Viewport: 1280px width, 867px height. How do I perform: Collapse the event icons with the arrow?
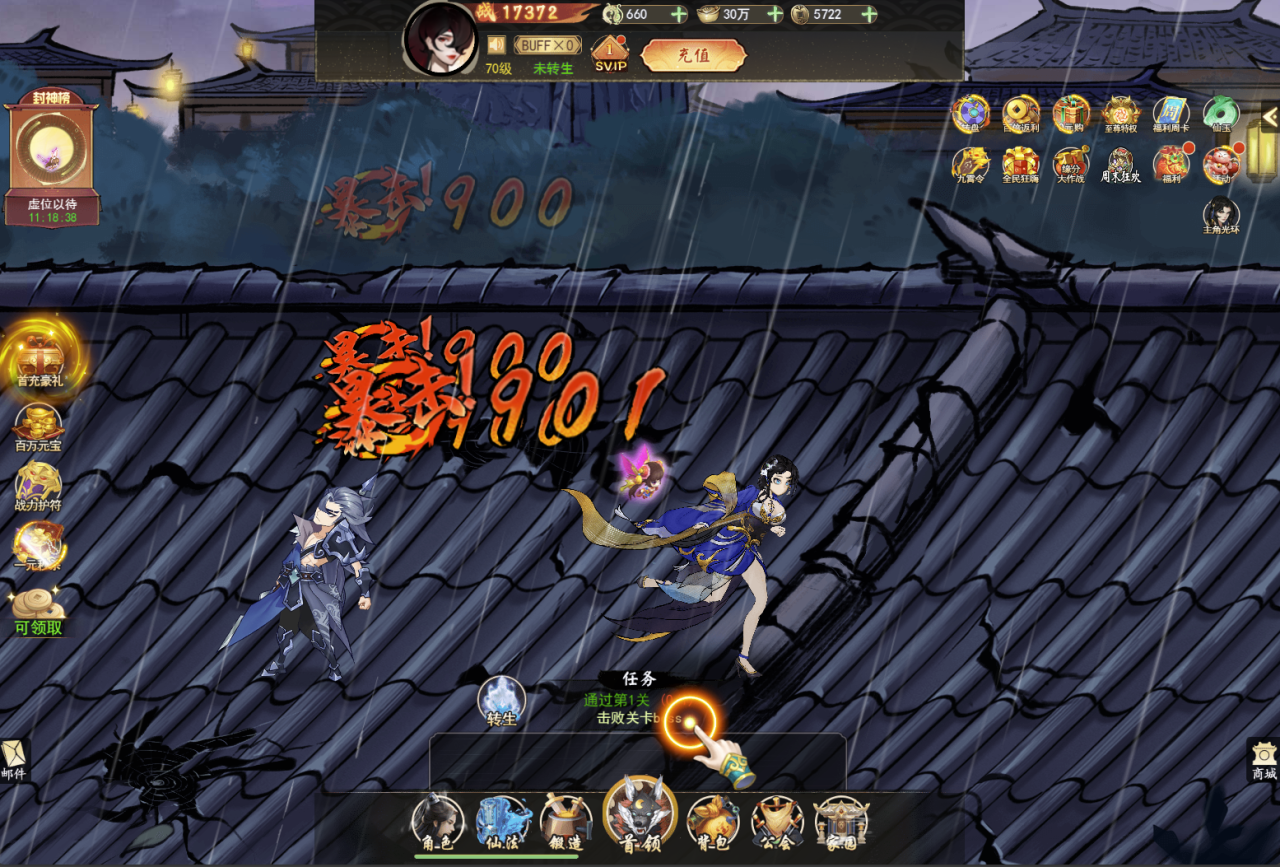pyautogui.click(x=1270, y=116)
